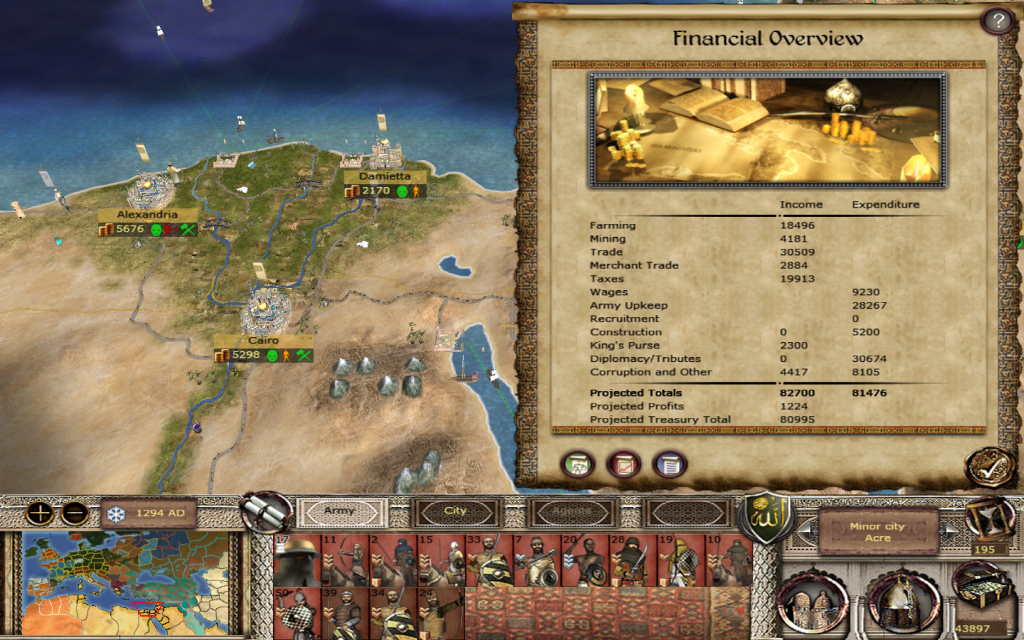Open help with the question mark button

coord(995,21)
